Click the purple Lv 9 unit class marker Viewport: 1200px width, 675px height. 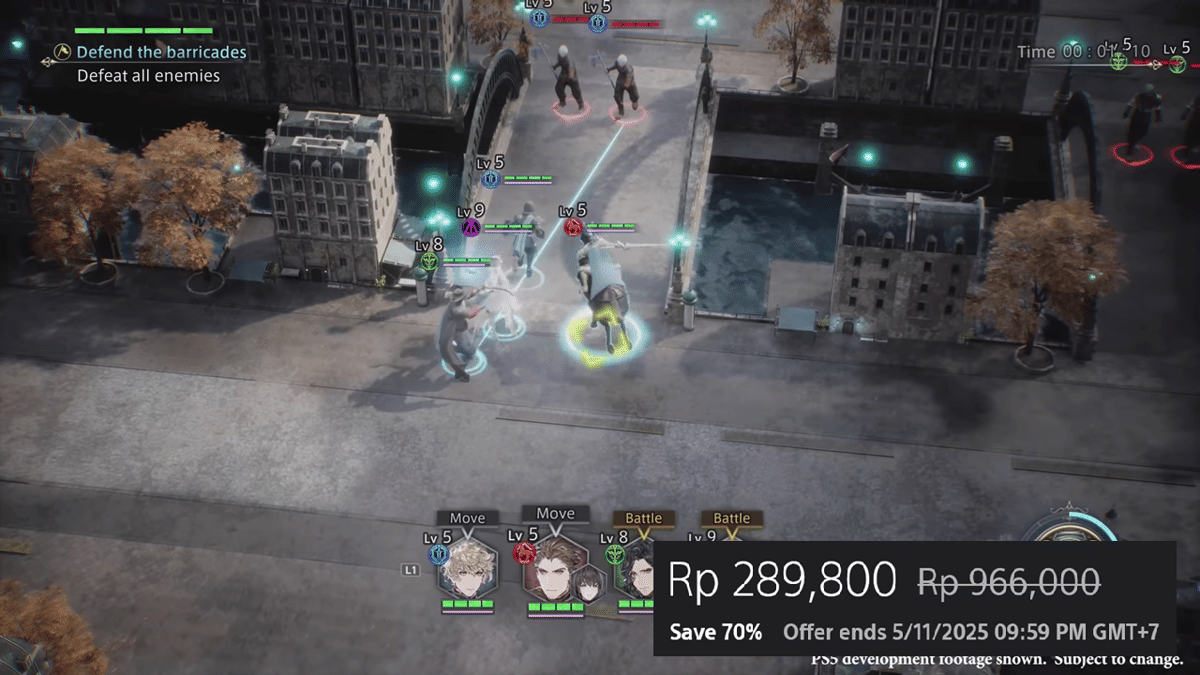(471, 228)
